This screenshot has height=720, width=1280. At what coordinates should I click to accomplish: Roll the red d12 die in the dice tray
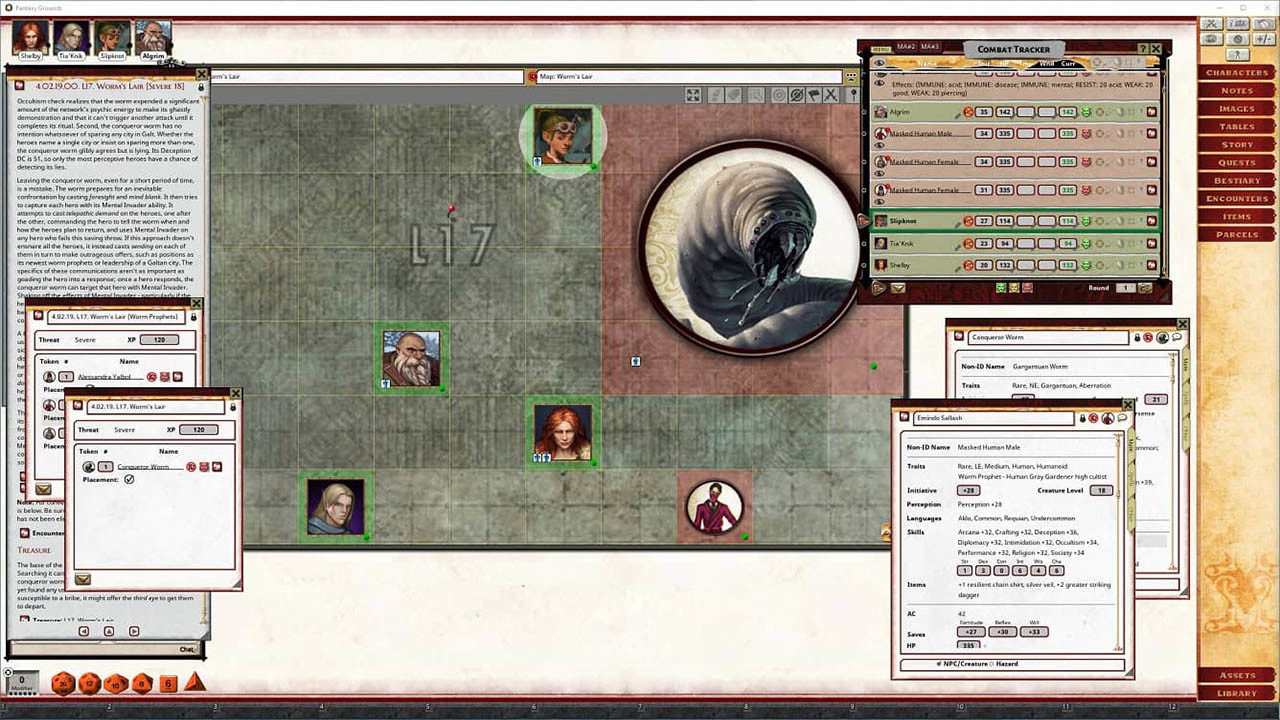point(88,683)
